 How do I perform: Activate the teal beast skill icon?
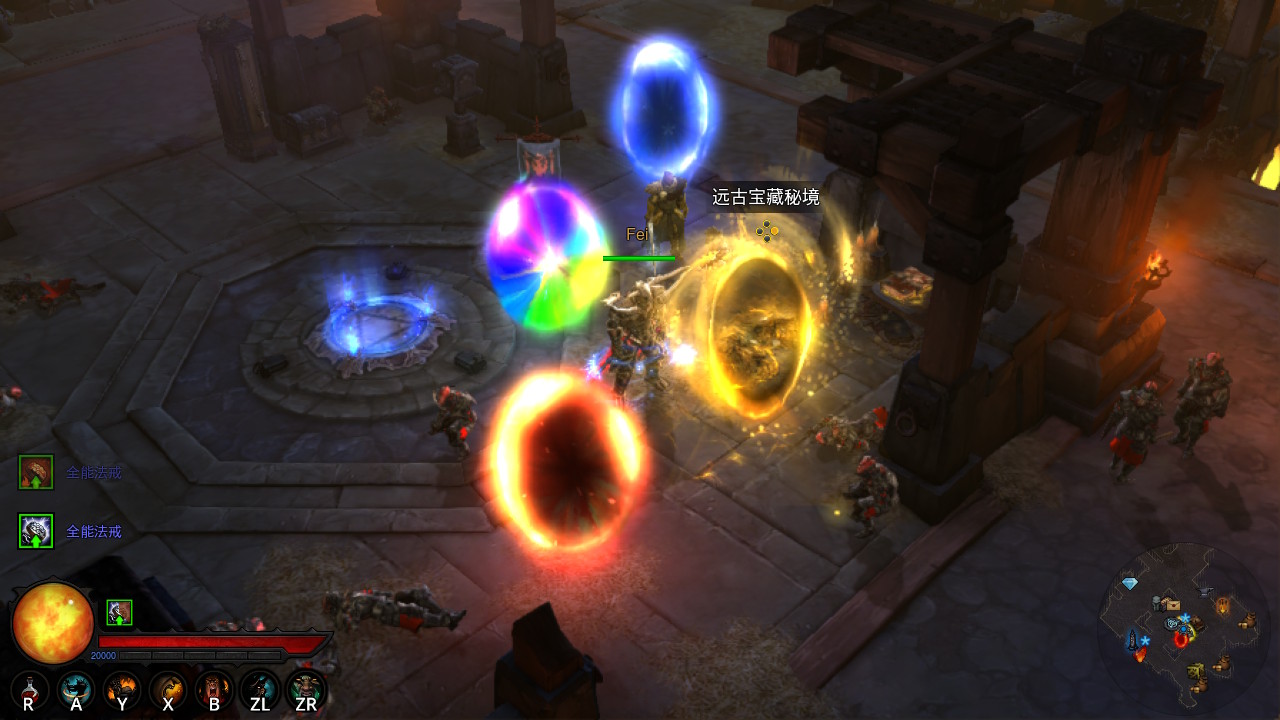tap(76, 688)
